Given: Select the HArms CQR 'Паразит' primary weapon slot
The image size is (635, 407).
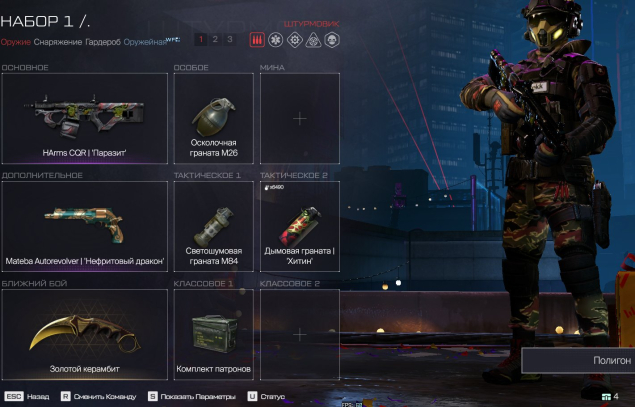Looking at the screenshot, I should click(84, 119).
